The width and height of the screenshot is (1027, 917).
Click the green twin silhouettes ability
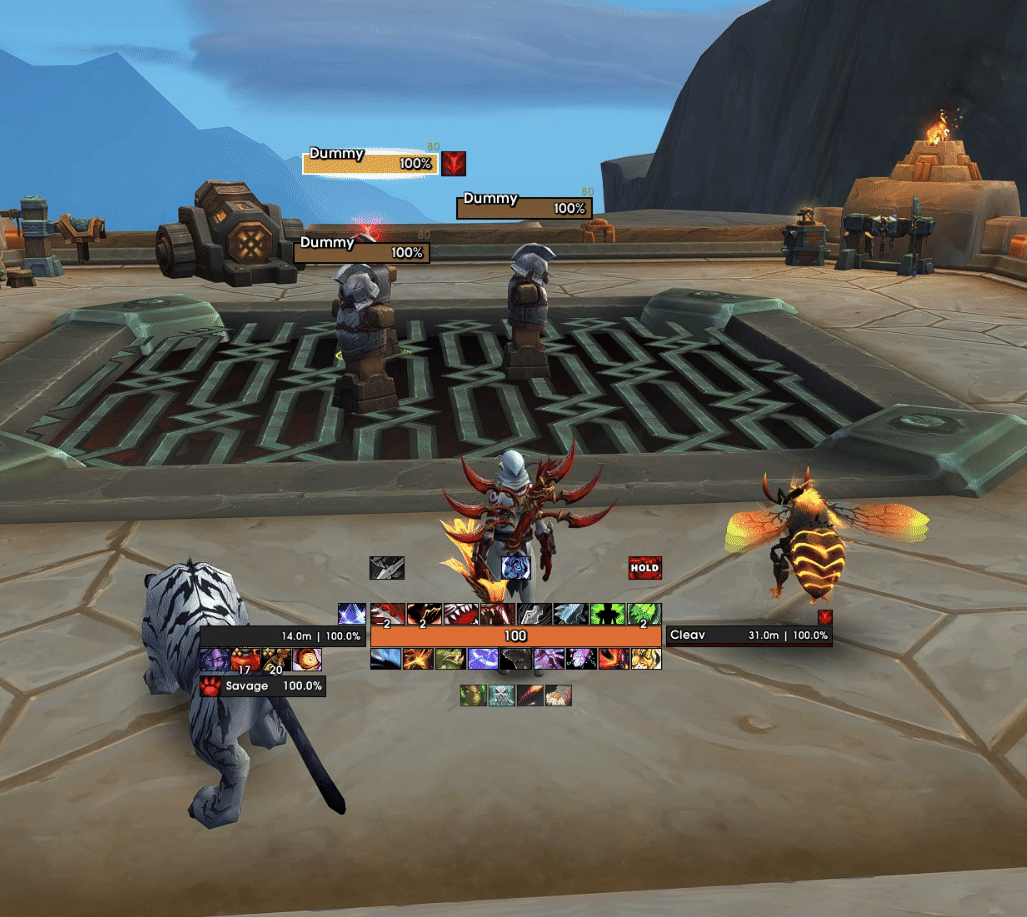pyautogui.click(x=608, y=614)
